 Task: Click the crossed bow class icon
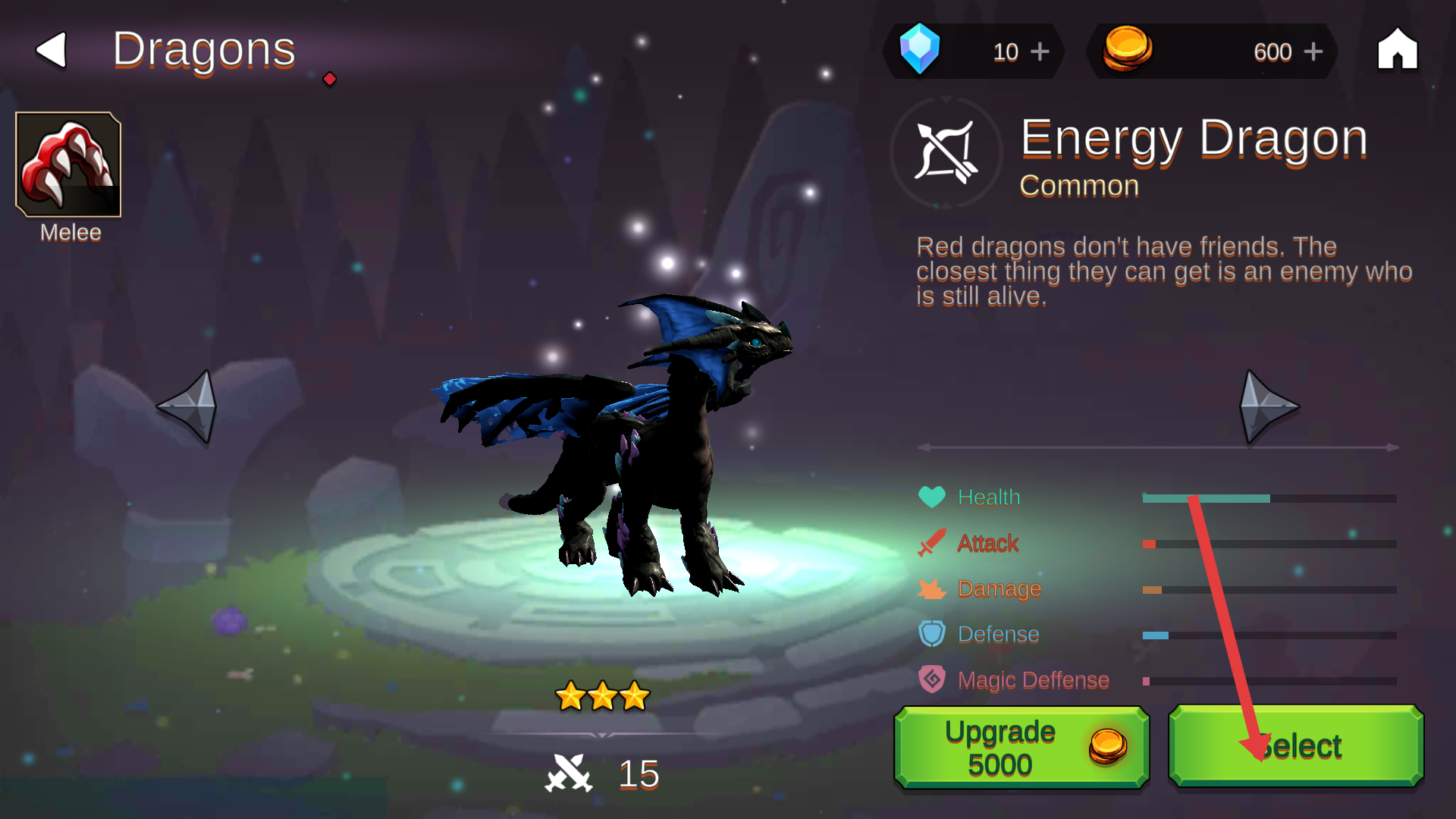pyautogui.click(x=946, y=152)
